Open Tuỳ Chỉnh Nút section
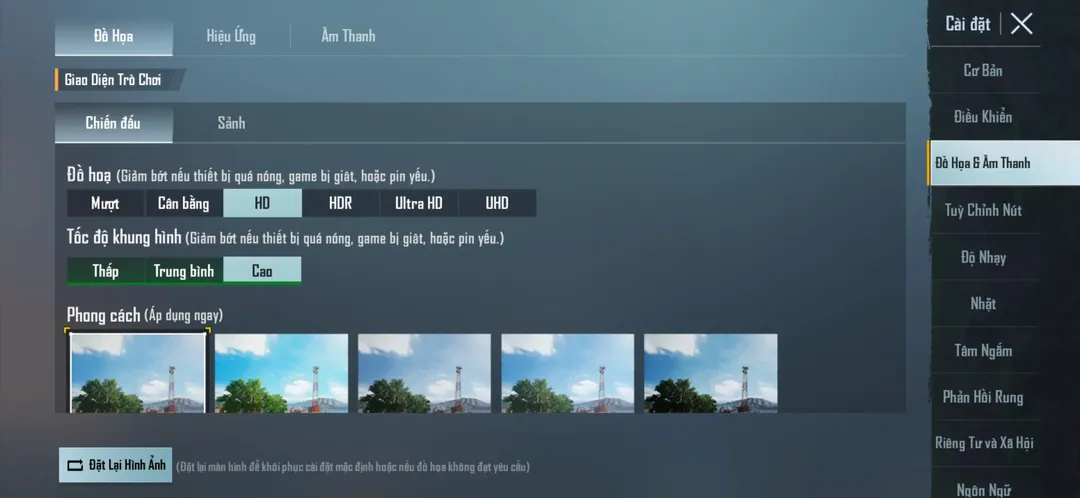 click(x=983, y=211)
